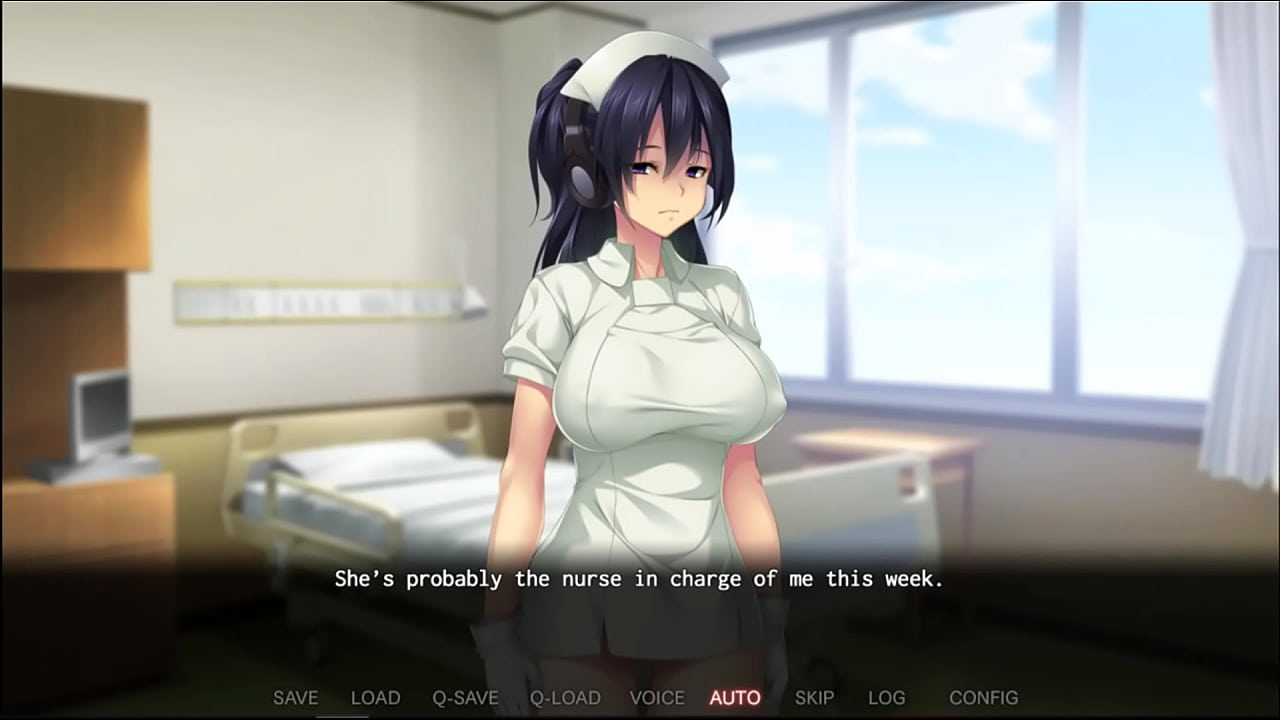Activate SKIP to fast-forward dialogue
This screenshot has width=1280, height=720.
pyautogui.click(x=813, y=698)
